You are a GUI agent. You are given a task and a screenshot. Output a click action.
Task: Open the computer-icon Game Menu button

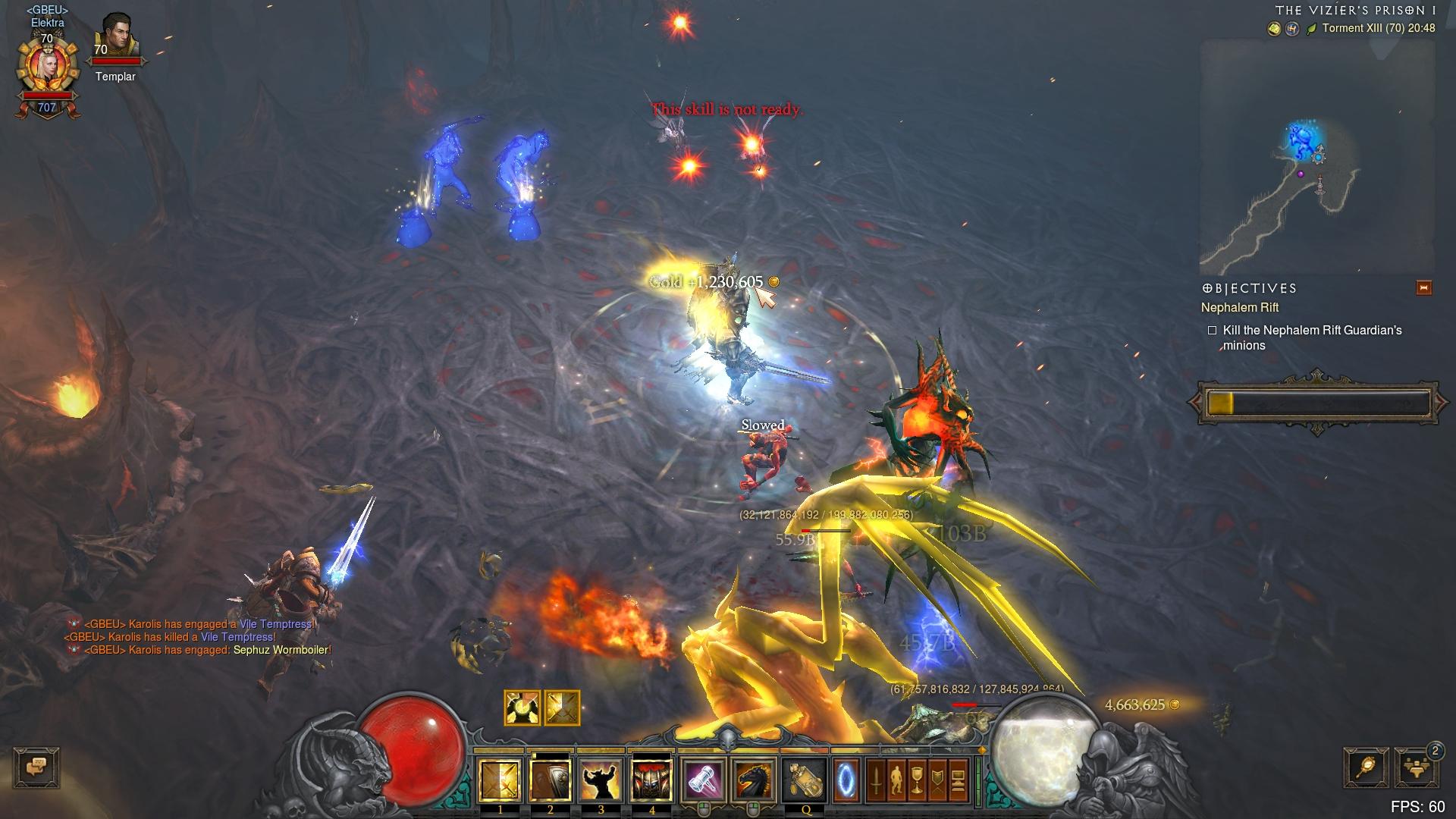958,780
